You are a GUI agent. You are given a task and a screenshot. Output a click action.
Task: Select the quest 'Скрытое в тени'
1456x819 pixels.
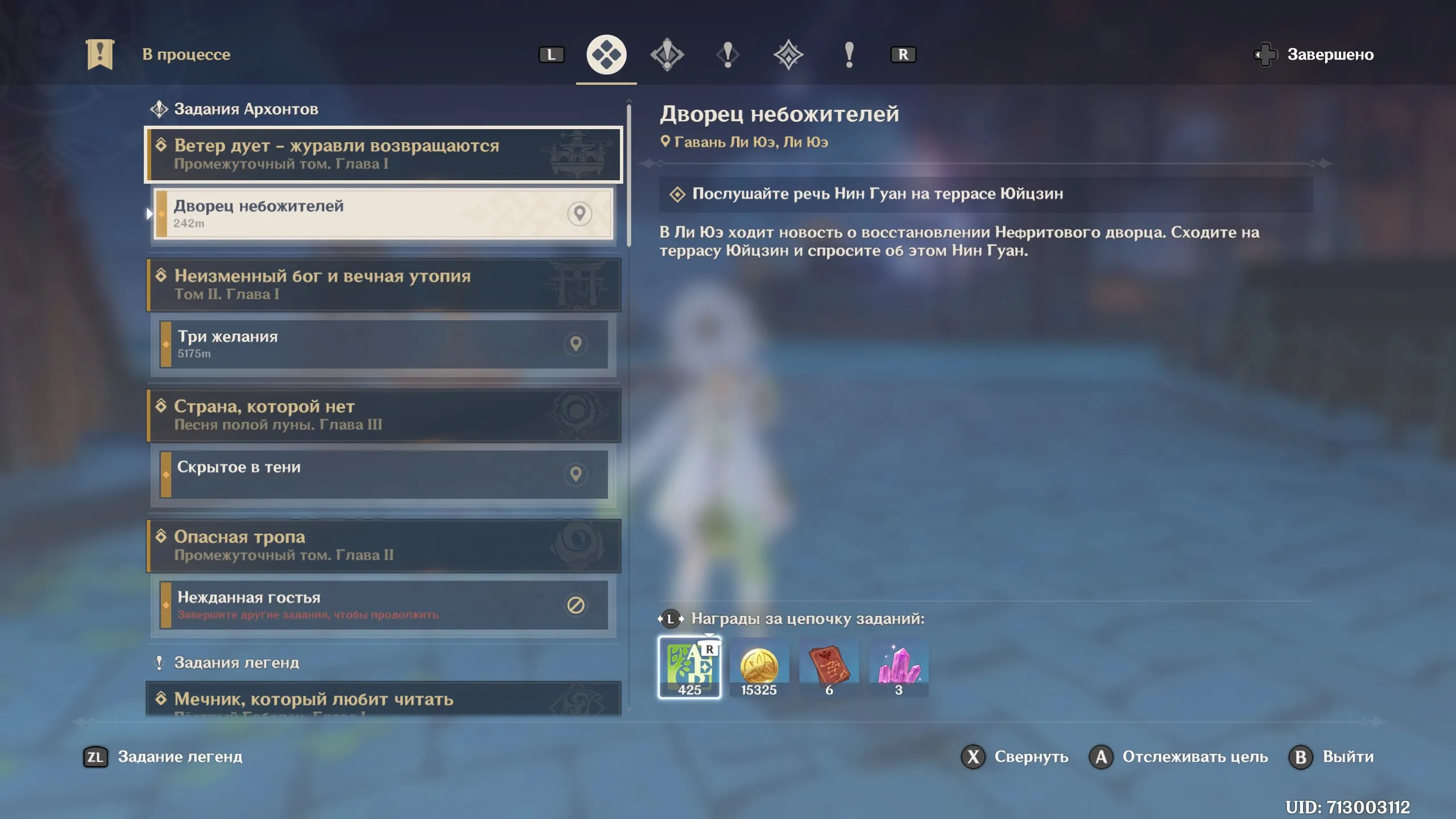click(x=383, y=474)
